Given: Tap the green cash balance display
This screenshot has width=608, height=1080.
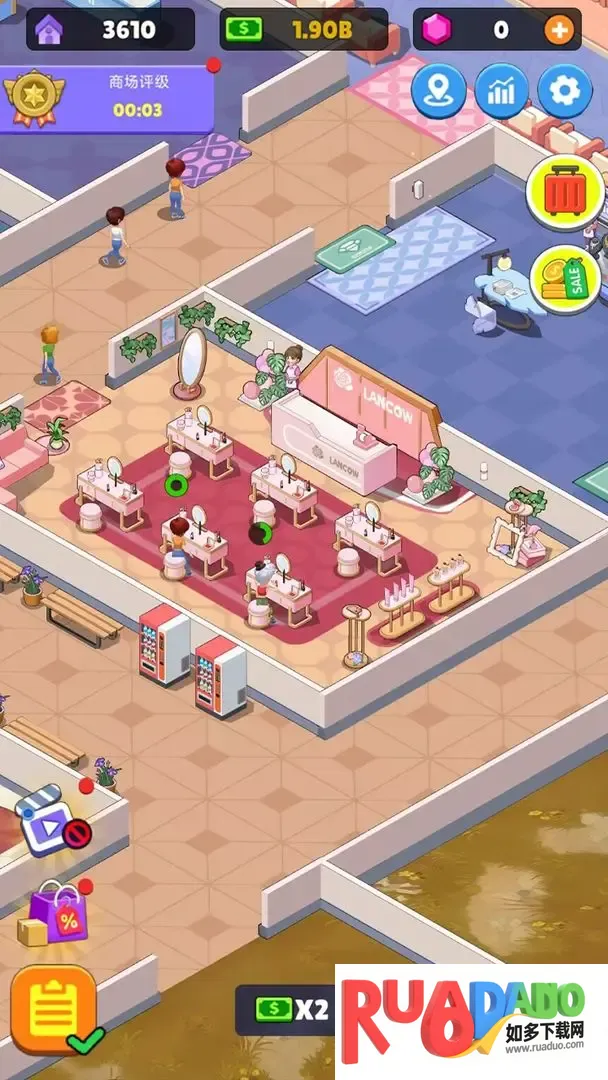Looking at the screenshot, I should (303, 30).
